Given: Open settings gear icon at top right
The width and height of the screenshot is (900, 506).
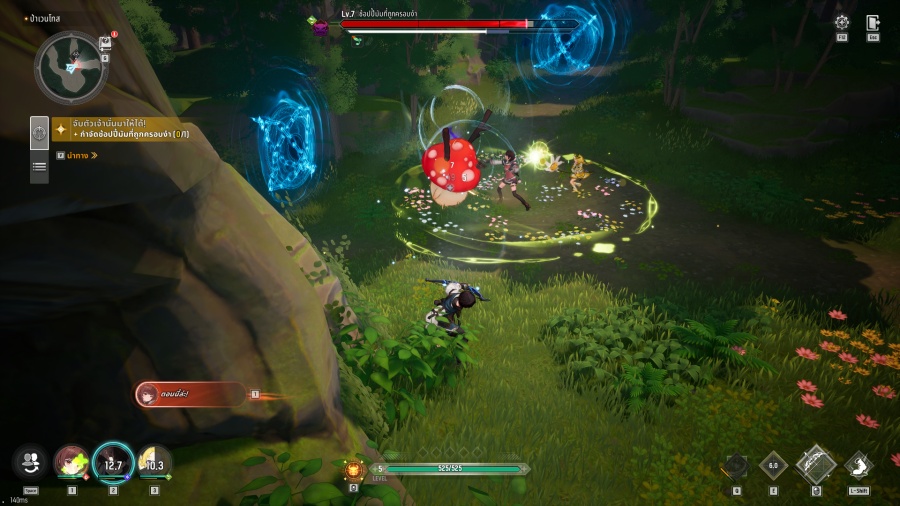Looking at the screenshot, I should (842, 22).
